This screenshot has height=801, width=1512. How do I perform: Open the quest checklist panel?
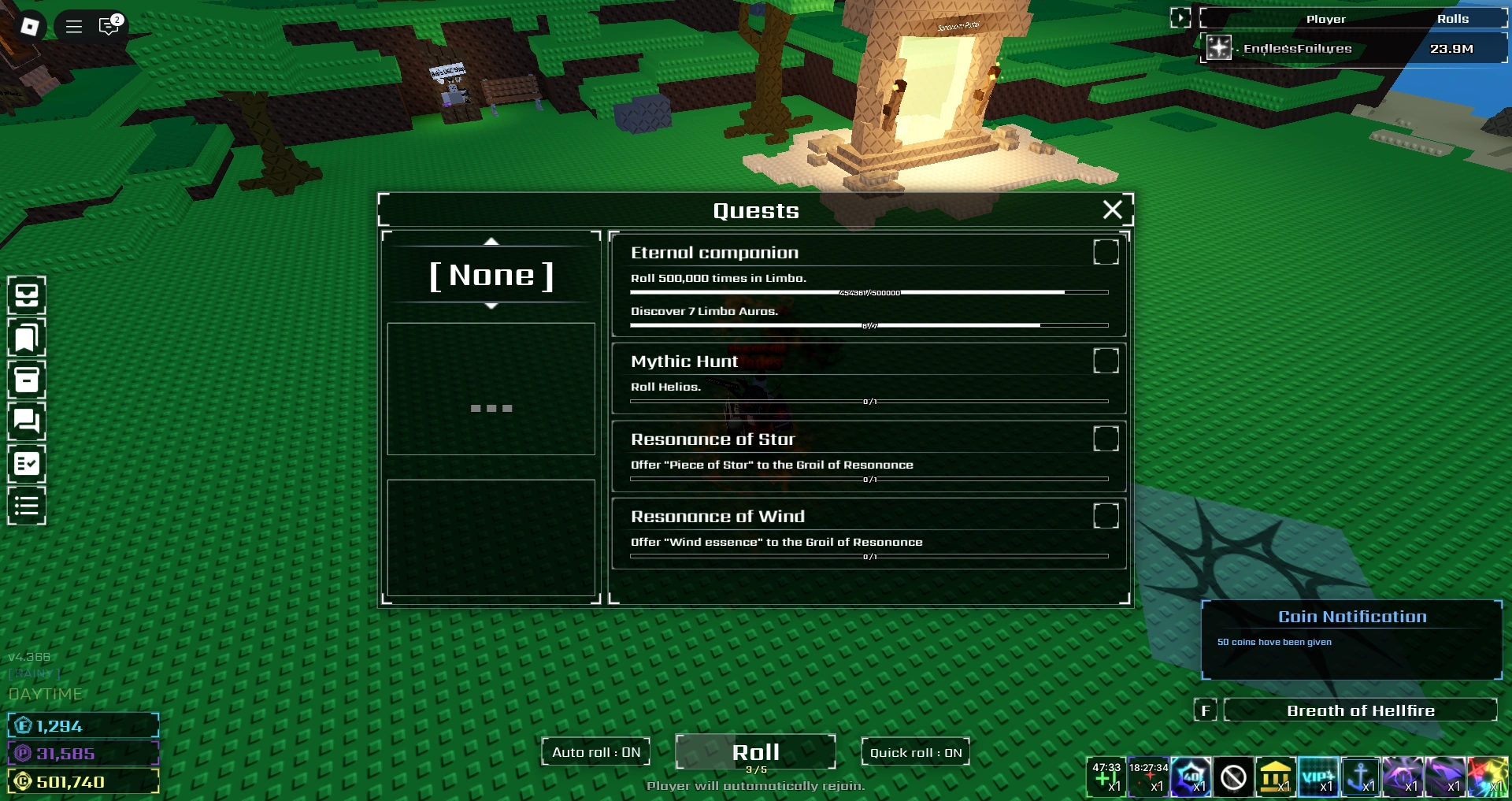coord(26,464)
